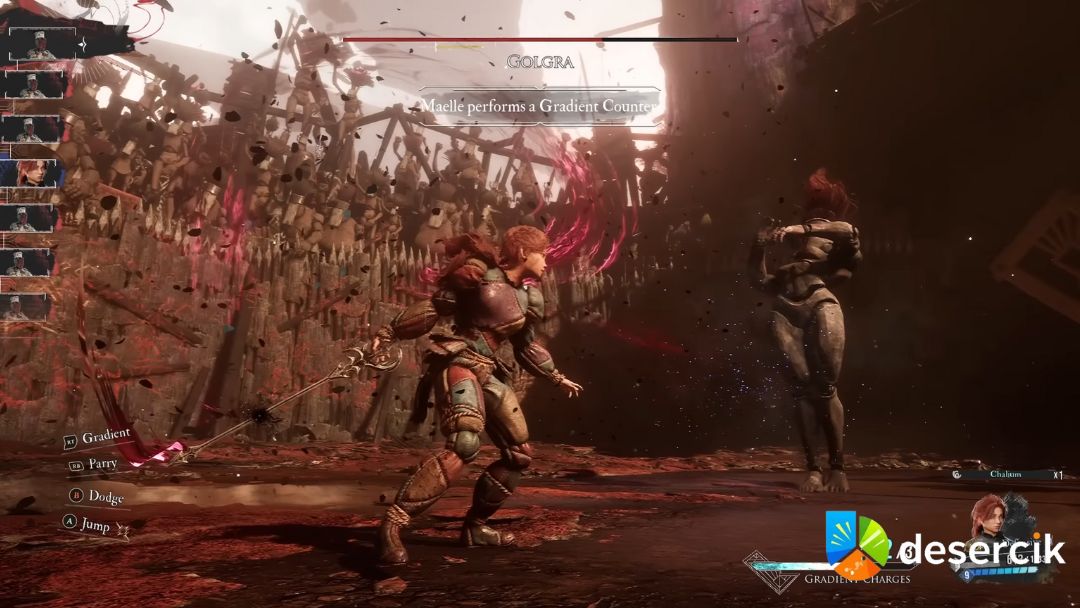This screenshot has width=1080, height=608.
Task: Select the Chalium item entry
Action: pyautogui.click(x=1007, y=475)
